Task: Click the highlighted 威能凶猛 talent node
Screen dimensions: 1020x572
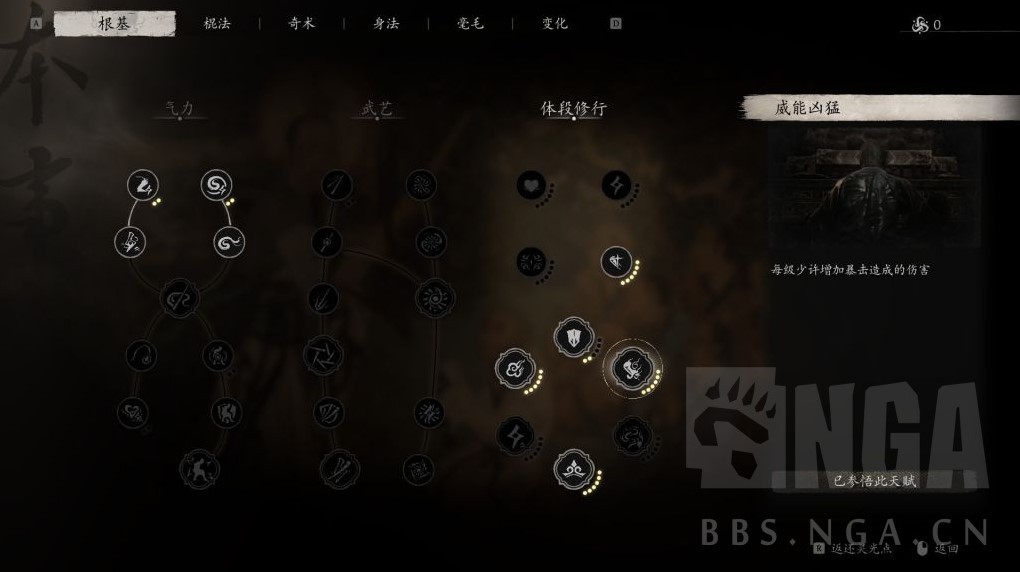Action: [x=631, y=367]
